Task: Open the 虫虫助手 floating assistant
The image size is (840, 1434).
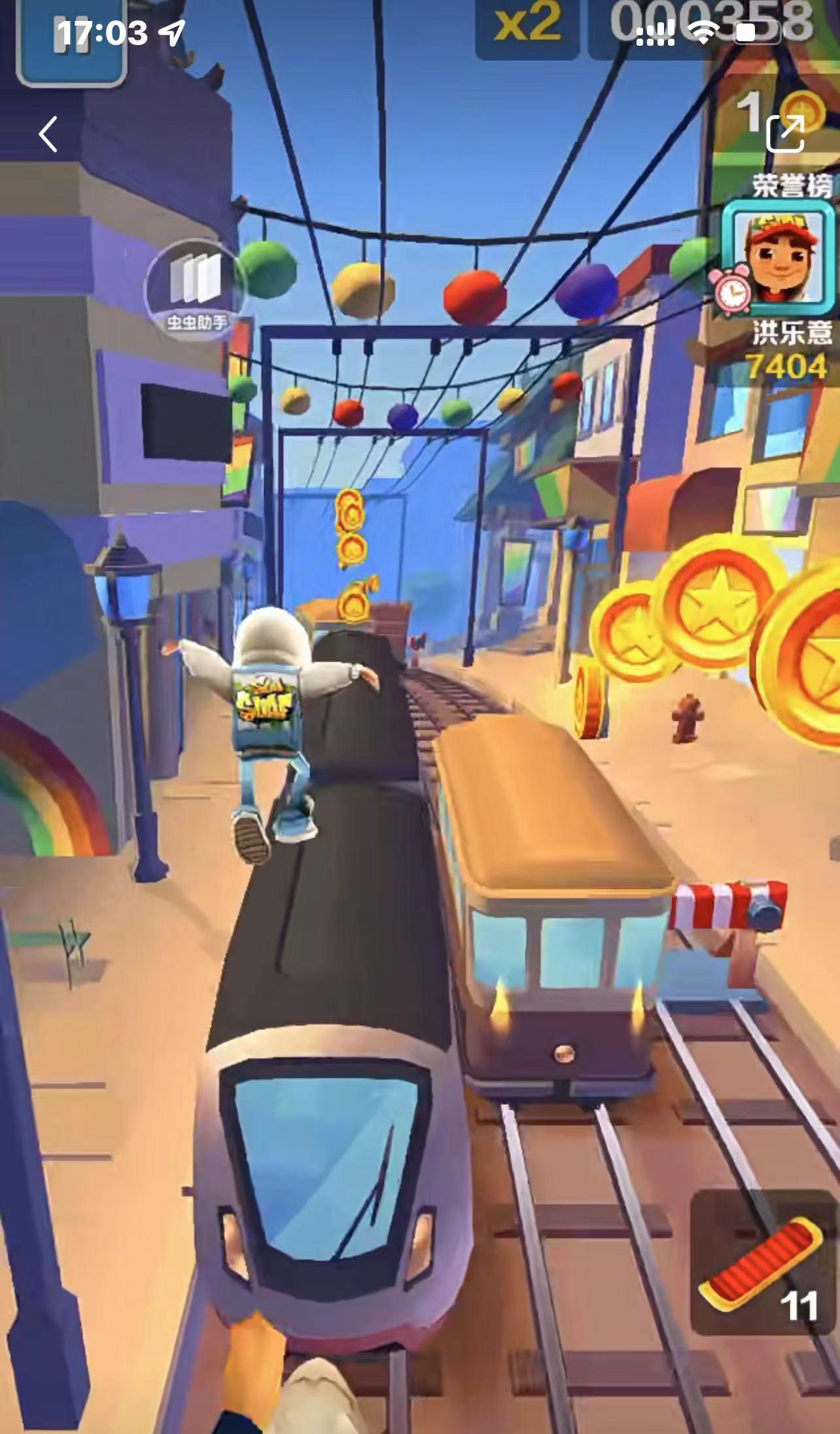Action: click(194, 285)
